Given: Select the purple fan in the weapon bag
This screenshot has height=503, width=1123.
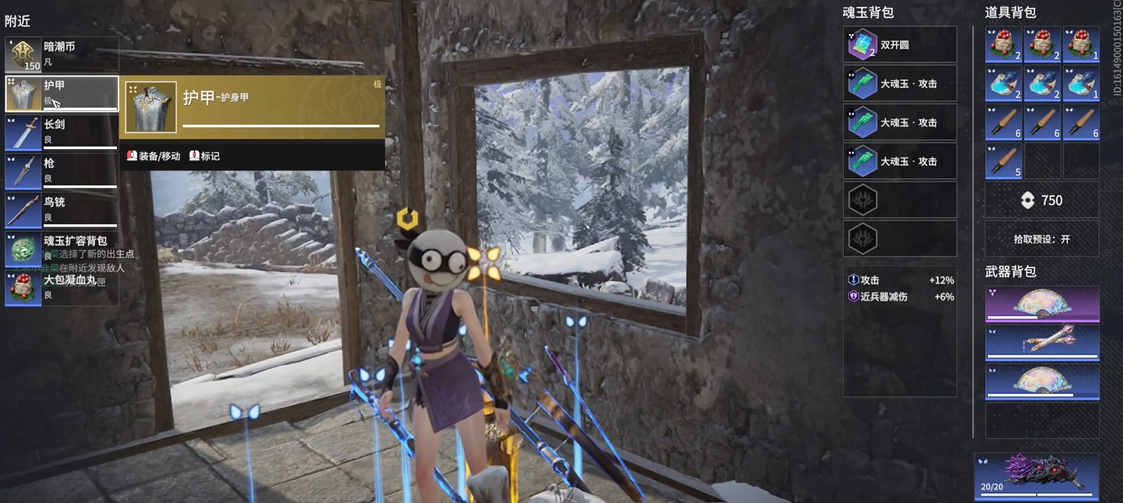Looking at the screenshot, I should (x=1042, y=305).
